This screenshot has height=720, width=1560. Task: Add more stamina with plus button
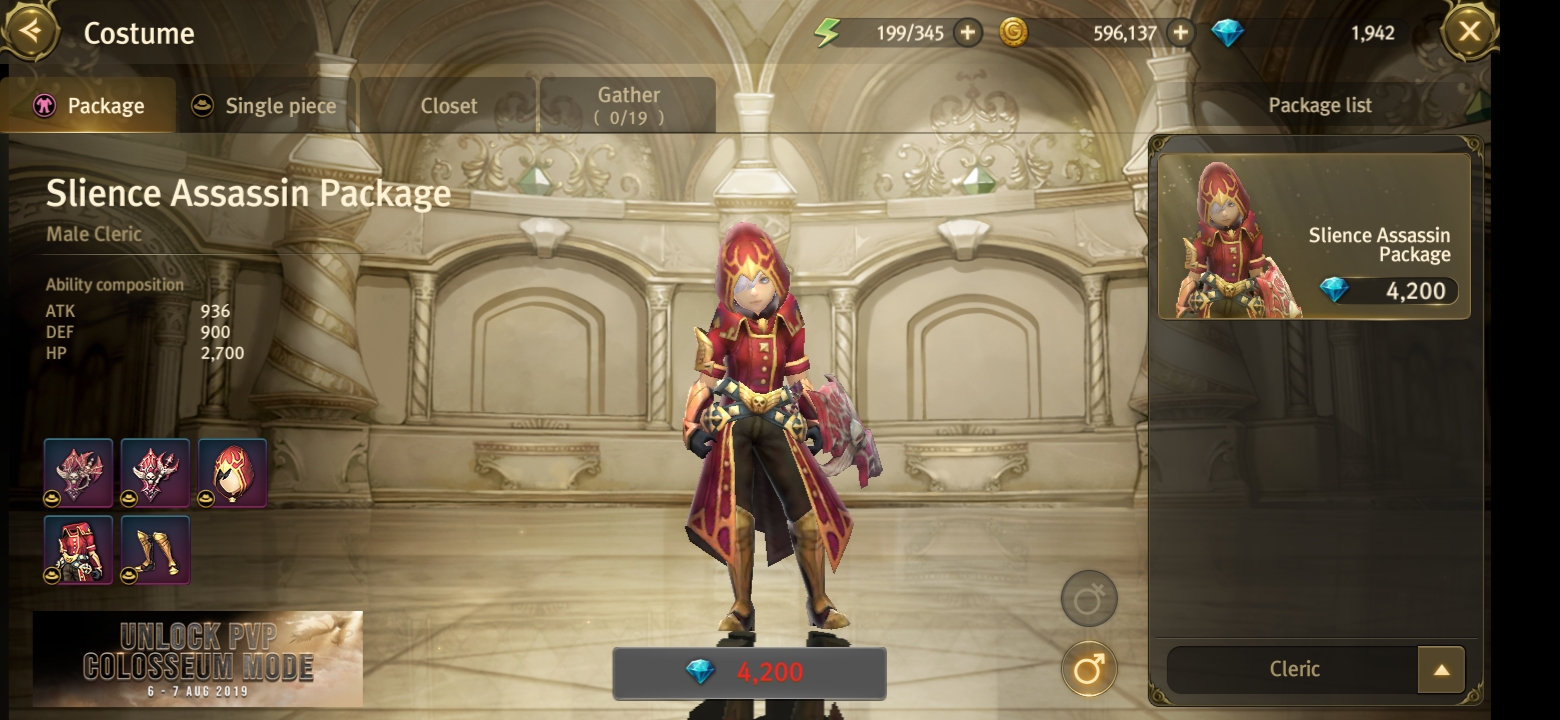click(967, 33)
